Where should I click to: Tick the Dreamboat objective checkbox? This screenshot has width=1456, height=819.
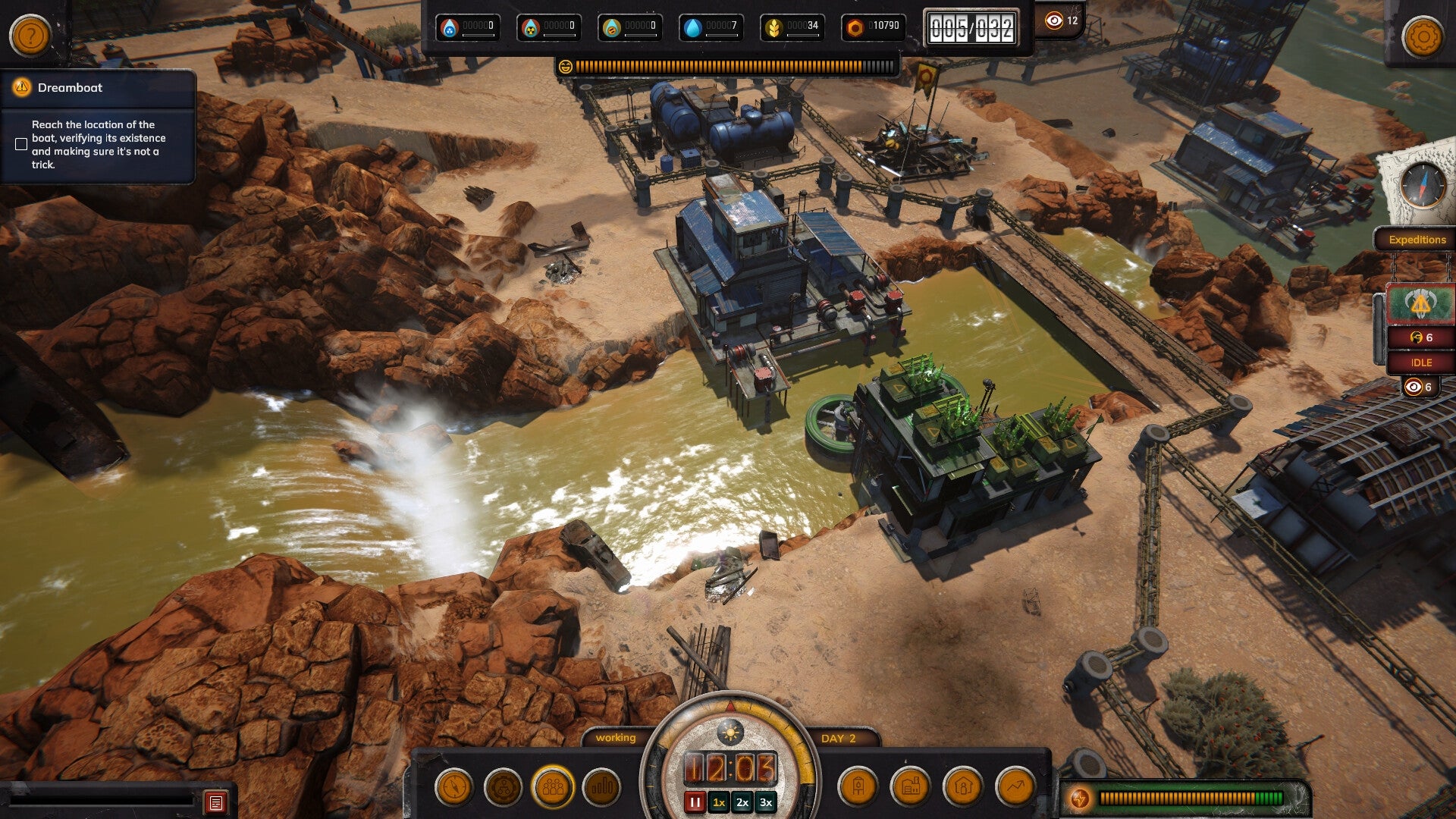20,143
